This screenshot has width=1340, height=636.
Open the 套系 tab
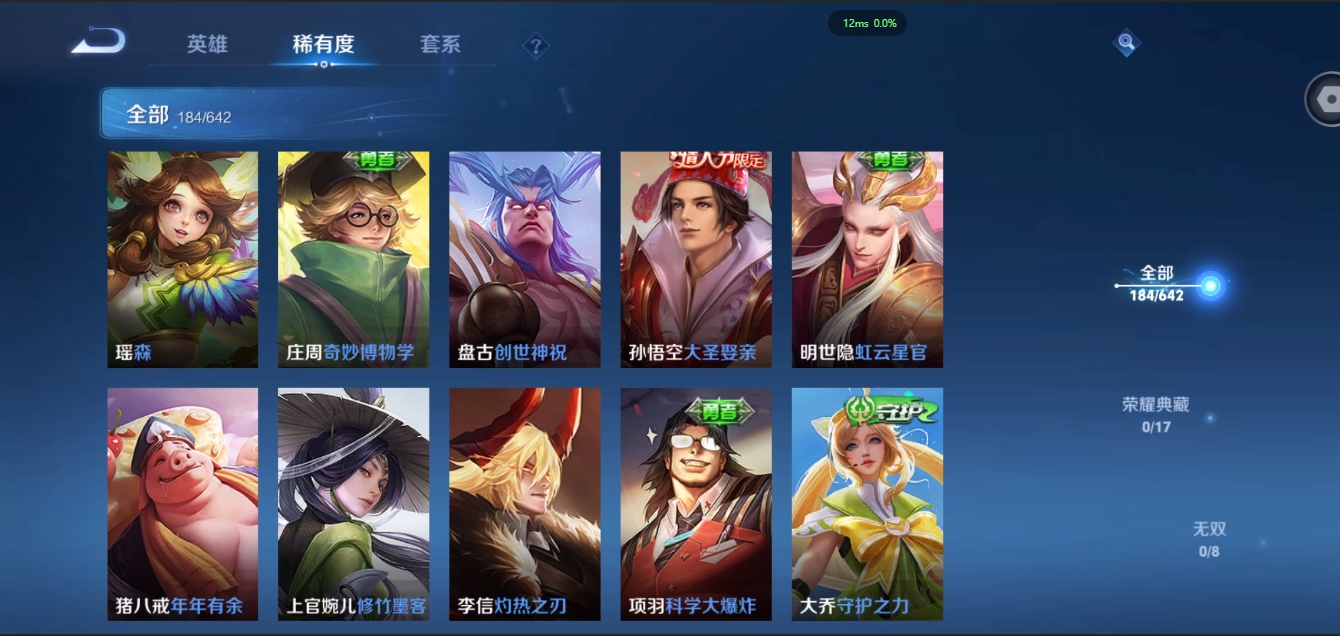[x=440, y=45]
